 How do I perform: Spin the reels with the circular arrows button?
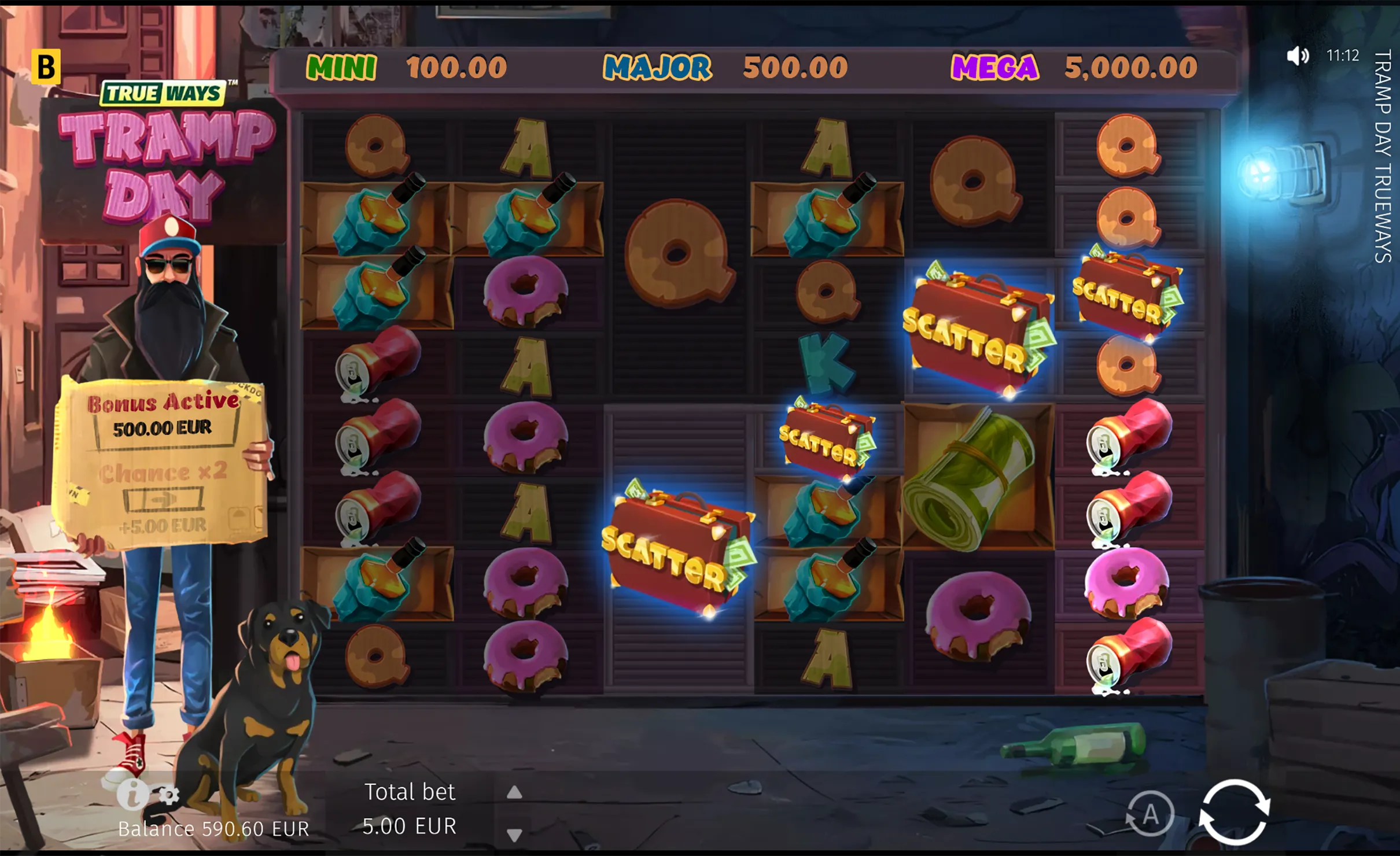(1234, 812)
